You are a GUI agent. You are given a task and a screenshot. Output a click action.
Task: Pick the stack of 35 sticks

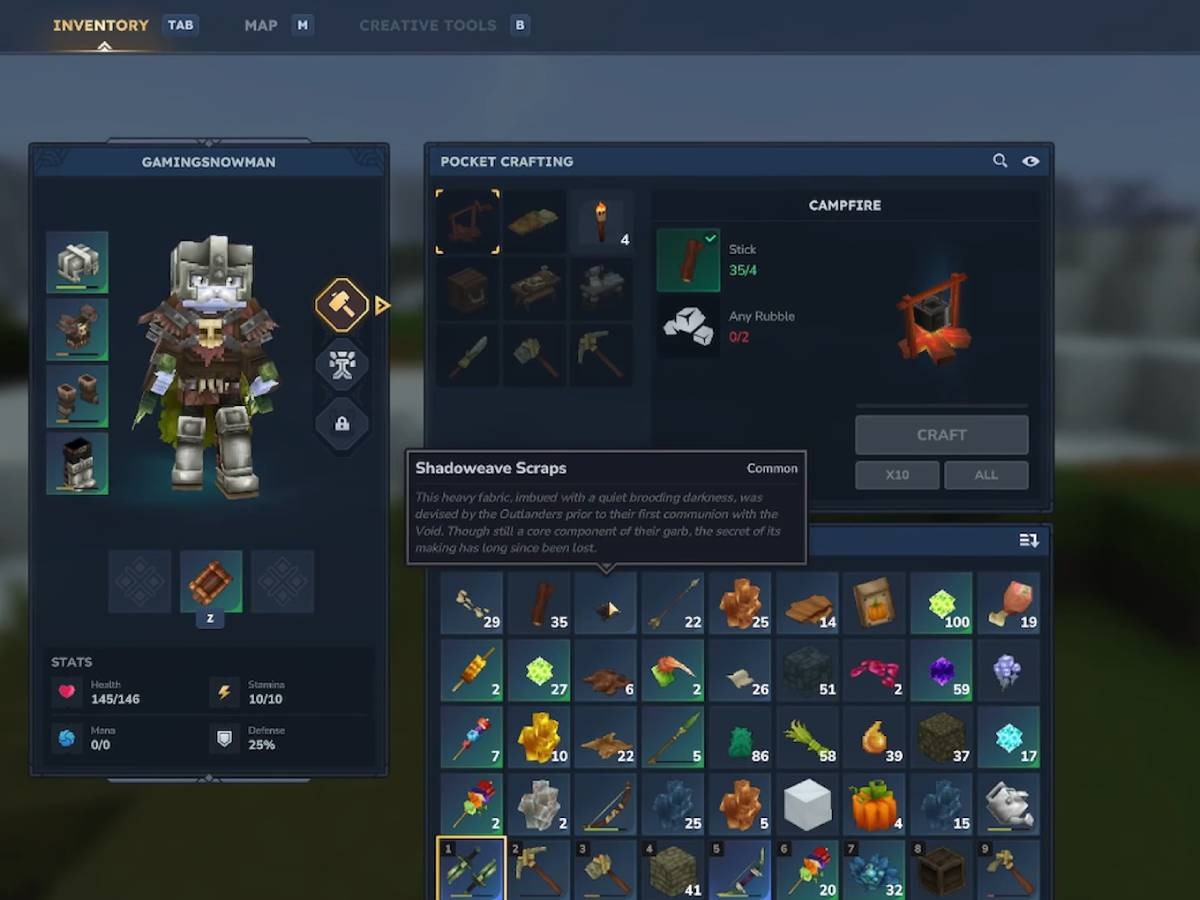click(x=540, y=603)
